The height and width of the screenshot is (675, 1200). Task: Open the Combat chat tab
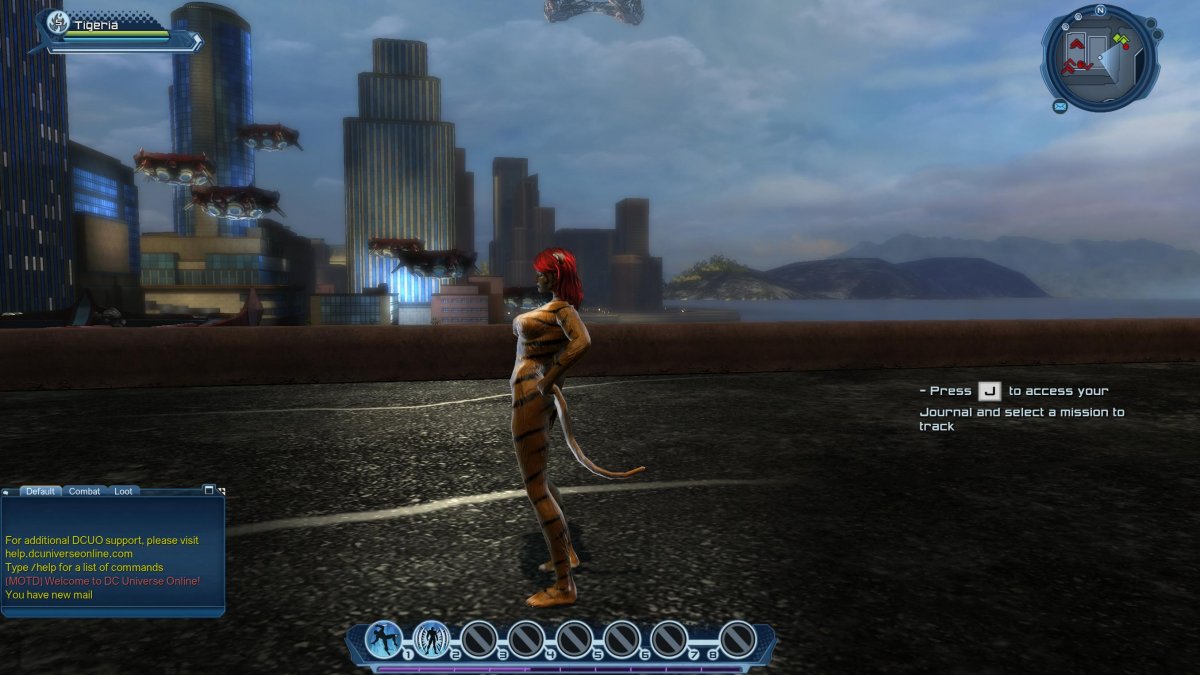84,491
